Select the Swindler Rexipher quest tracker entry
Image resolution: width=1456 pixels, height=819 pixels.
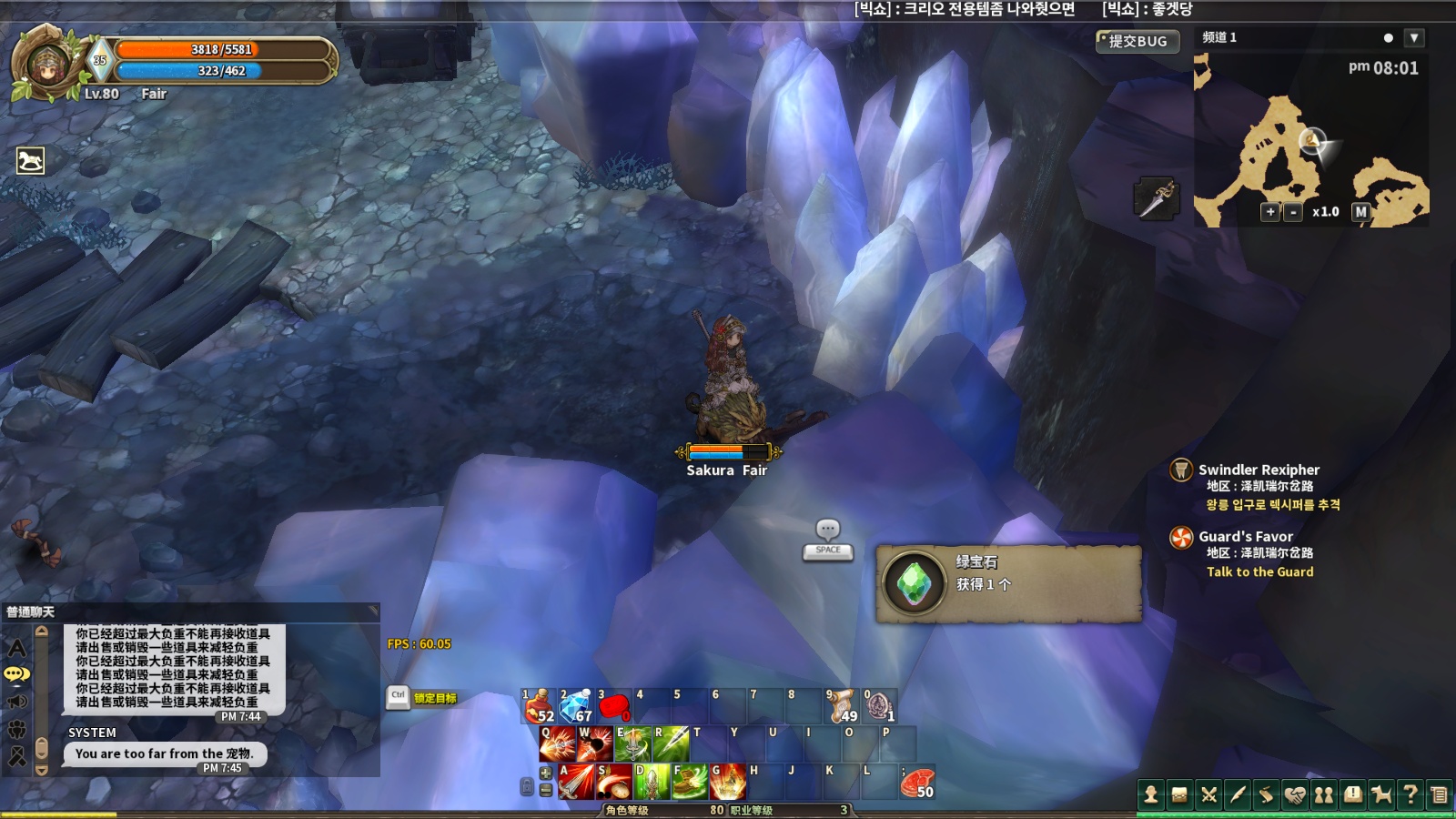pyautogui.click(x=1259, y=470)
